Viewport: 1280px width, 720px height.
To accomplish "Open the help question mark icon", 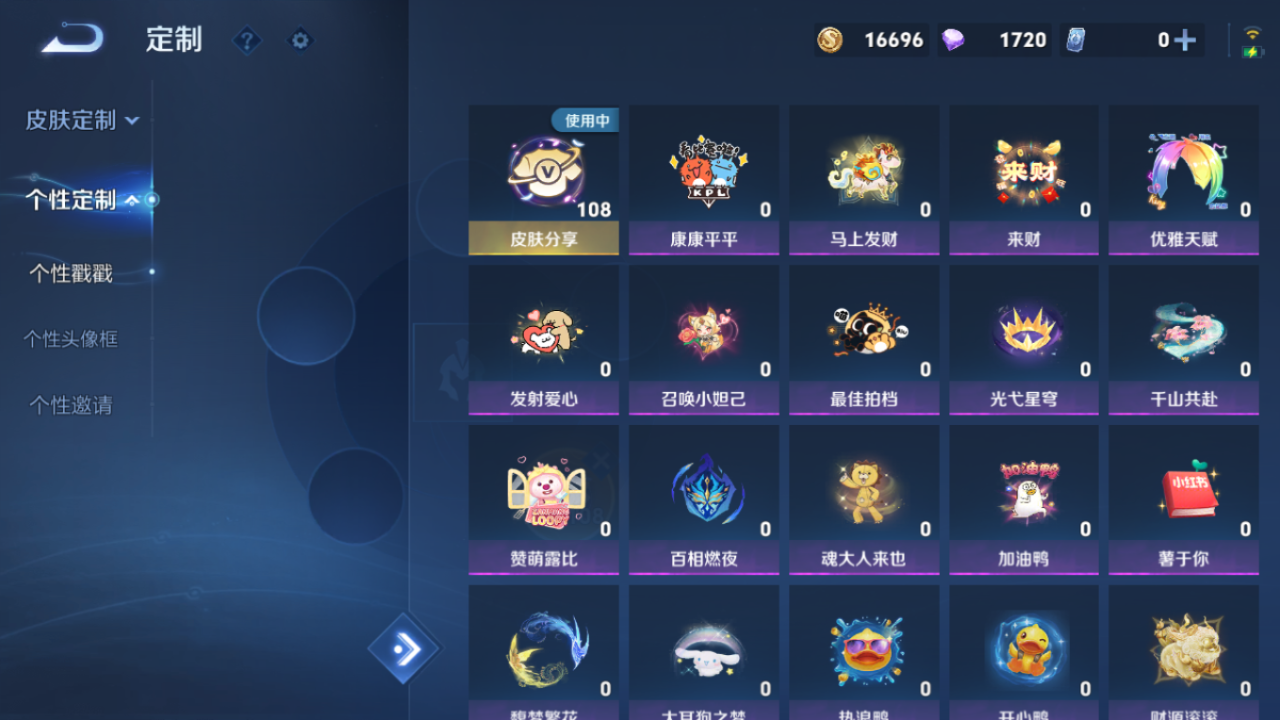I will [x=246, y=40].
